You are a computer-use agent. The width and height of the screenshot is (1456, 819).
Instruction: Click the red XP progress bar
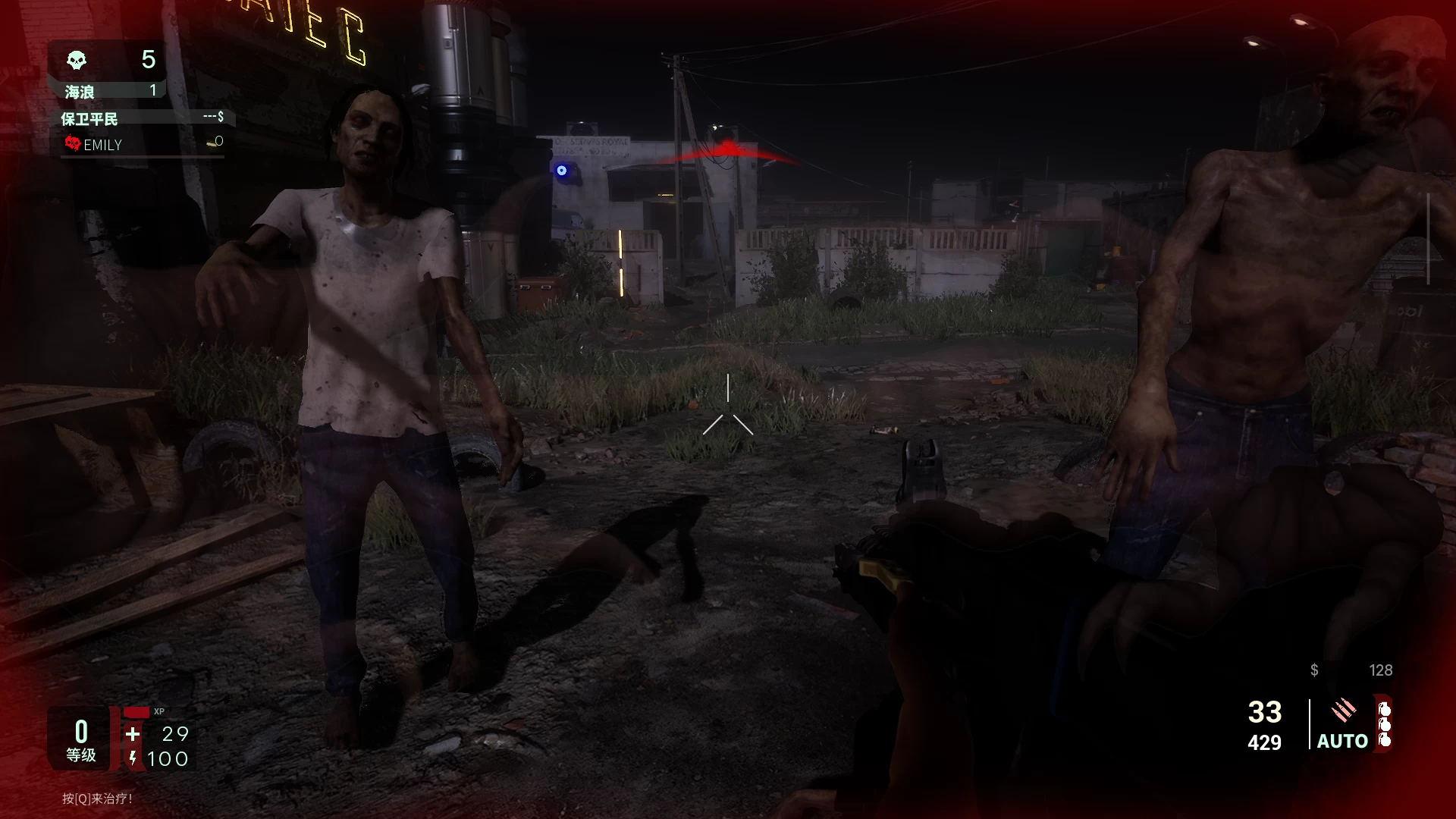[x=137, y=713]
